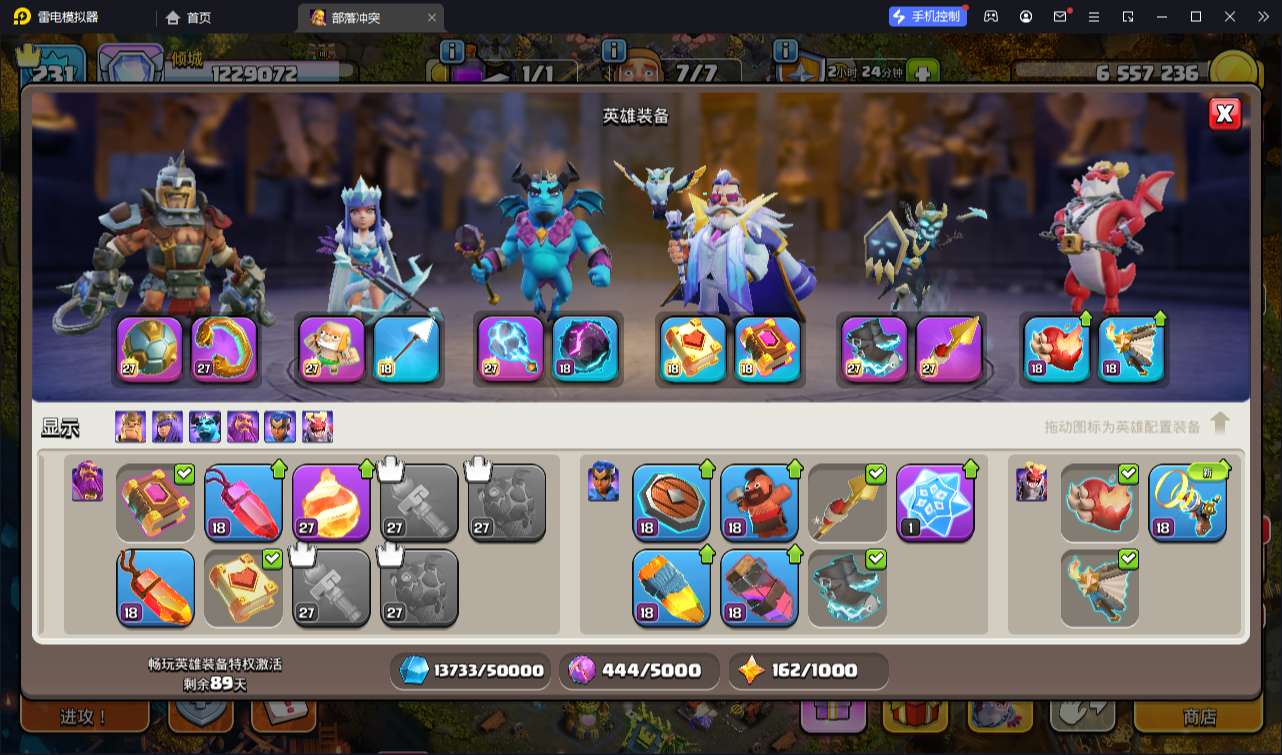
Task: Select the Barbarian King filter portrait
Action: 130,427
